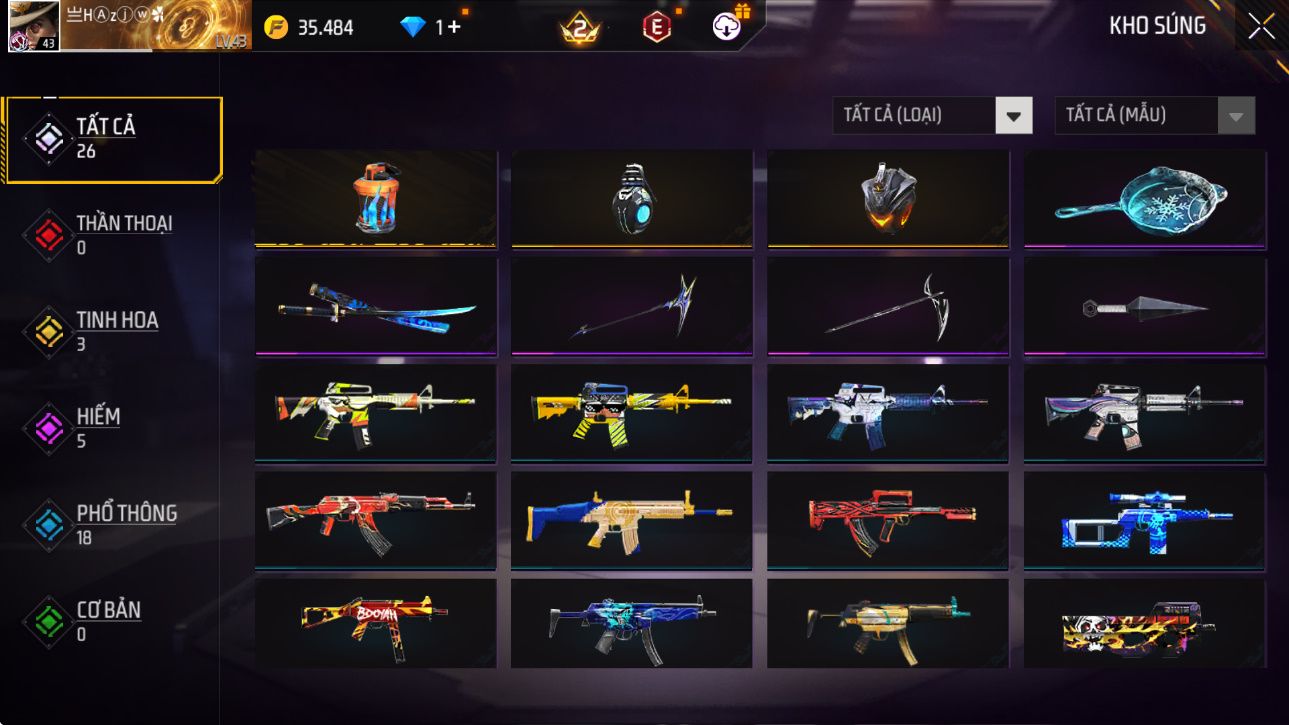The image size is (1289, 725).
Task: Select the Tinh Hoa rarity tab
Action: [112, 331]
